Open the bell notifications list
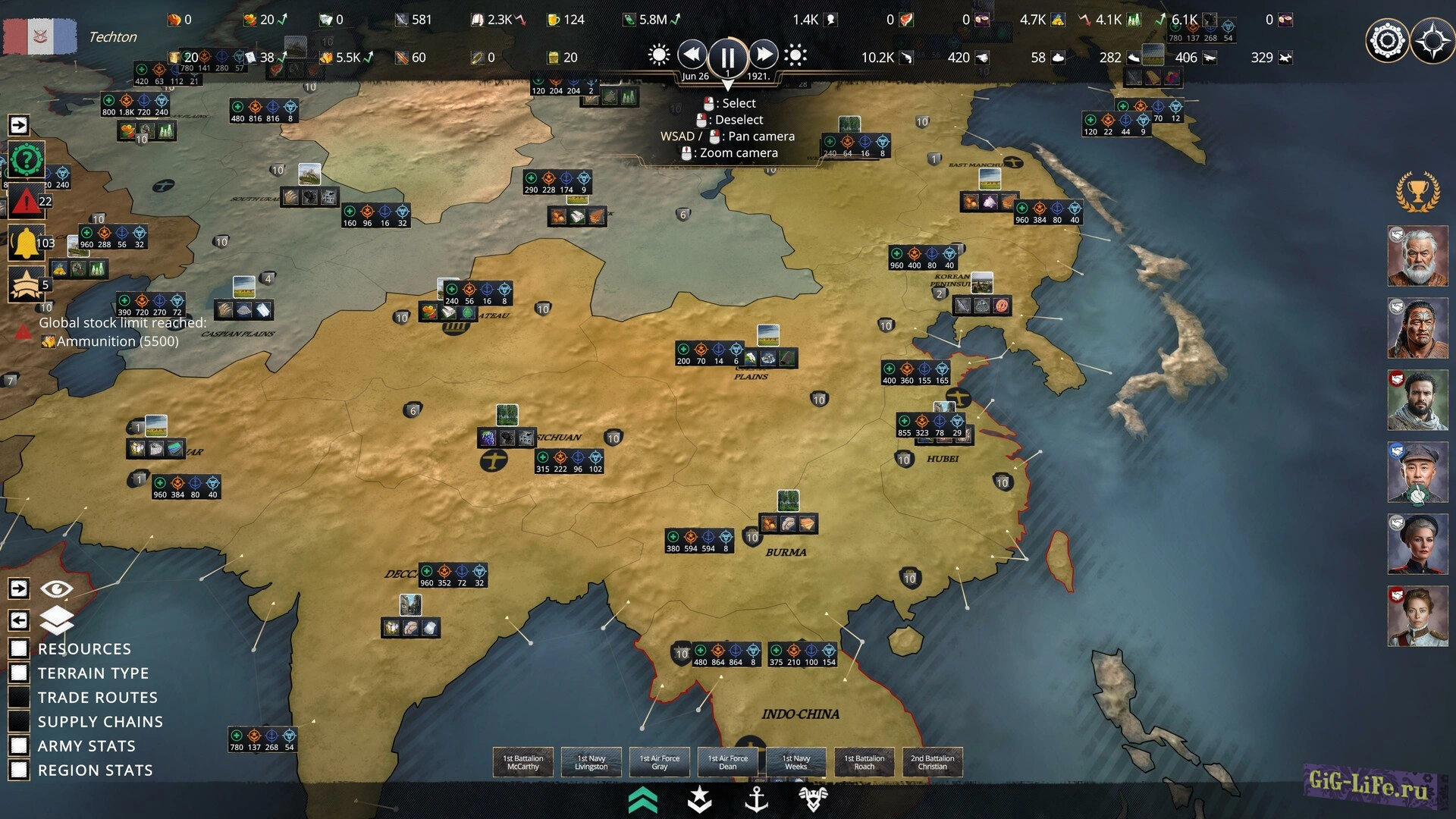This screenshot has width=1456, height=819. [x=25, y=243]
